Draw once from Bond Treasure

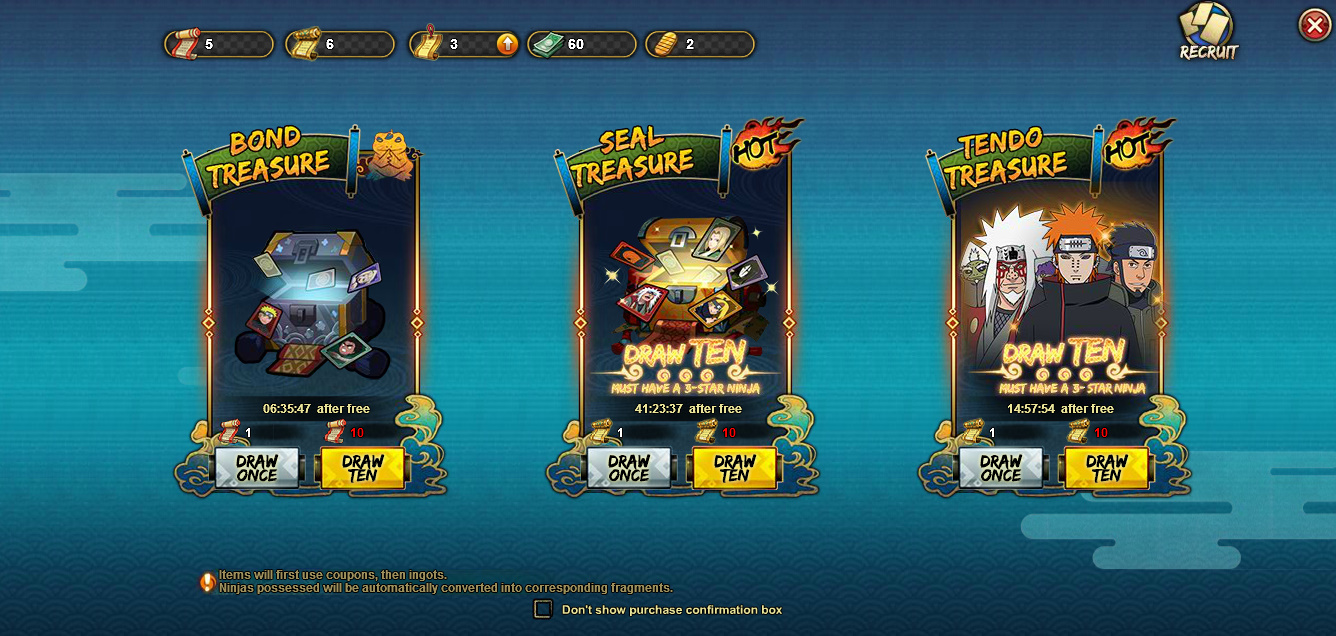tap(257, 467)
